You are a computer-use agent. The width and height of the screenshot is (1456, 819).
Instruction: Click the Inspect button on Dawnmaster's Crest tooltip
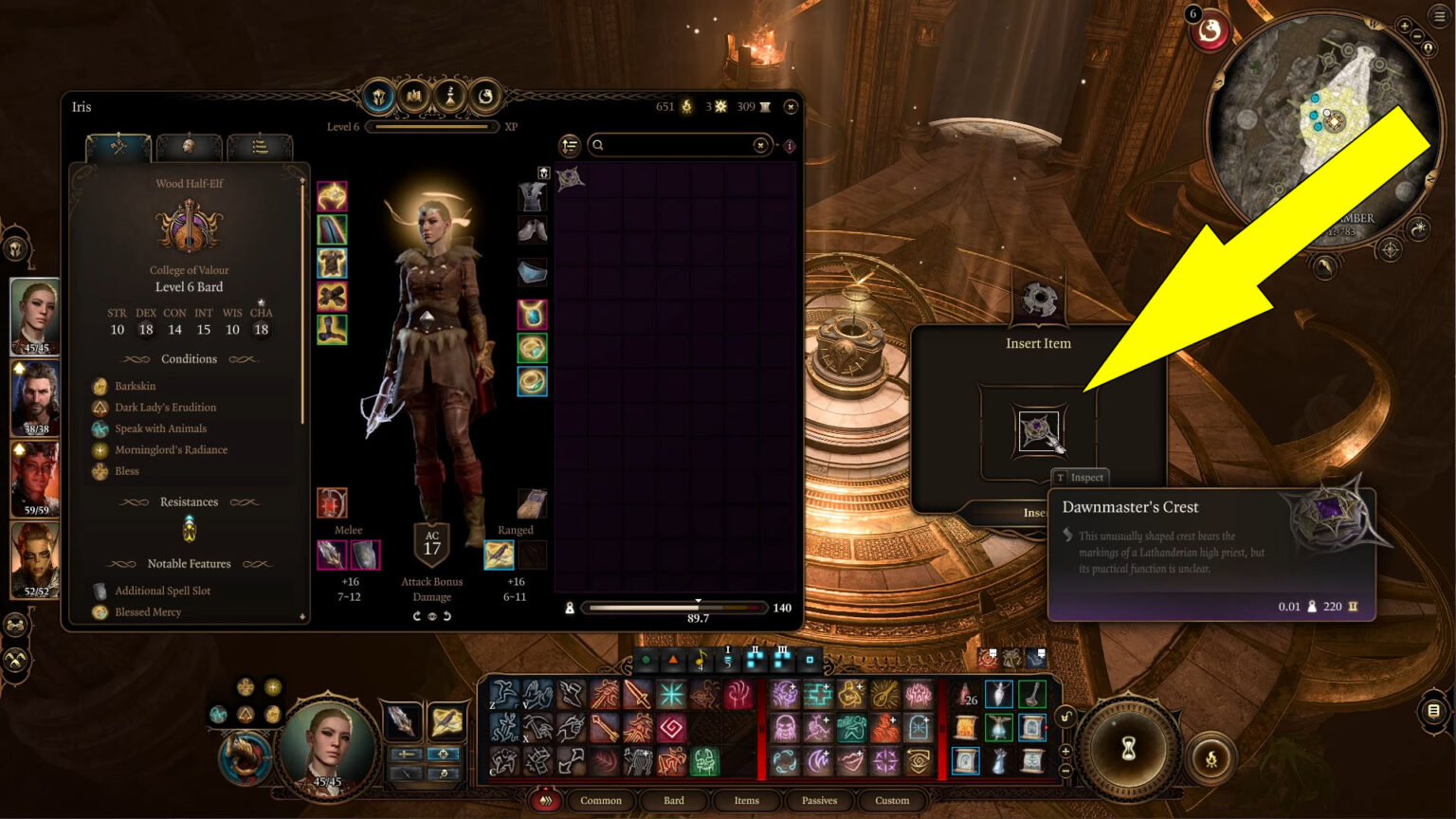tap(1082, 478)
